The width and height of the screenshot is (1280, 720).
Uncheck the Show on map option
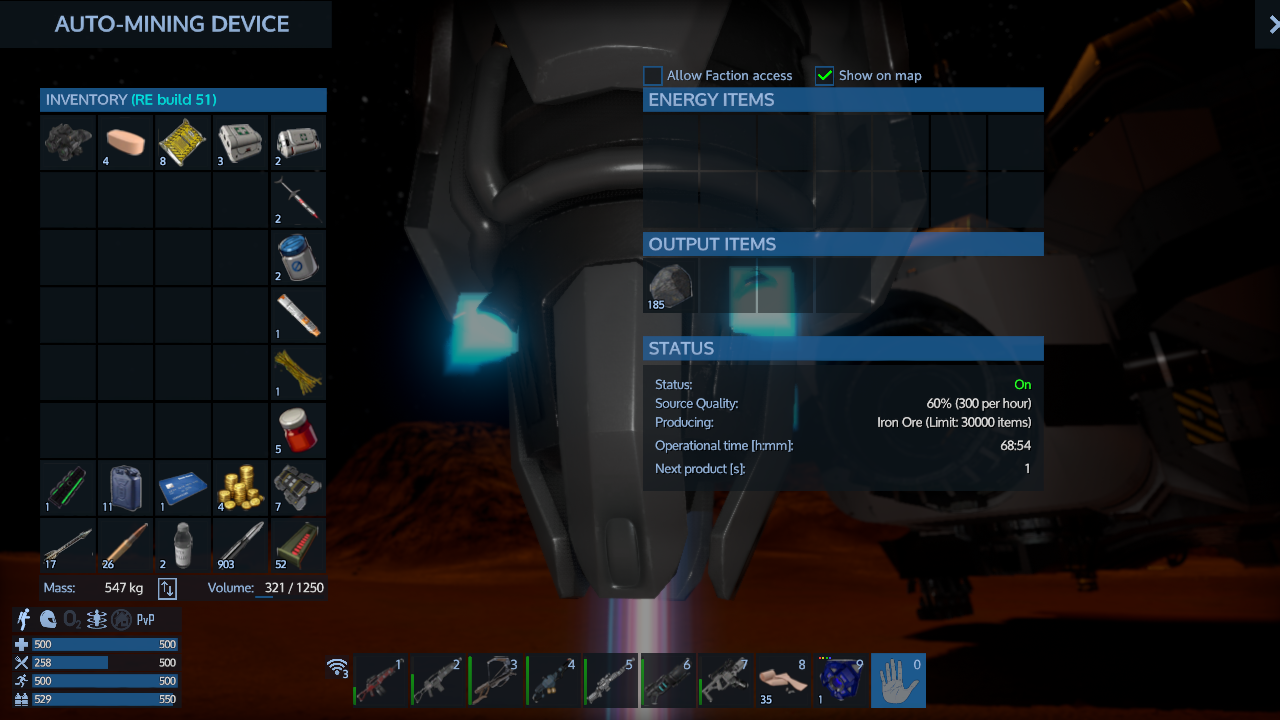(825, 76)
